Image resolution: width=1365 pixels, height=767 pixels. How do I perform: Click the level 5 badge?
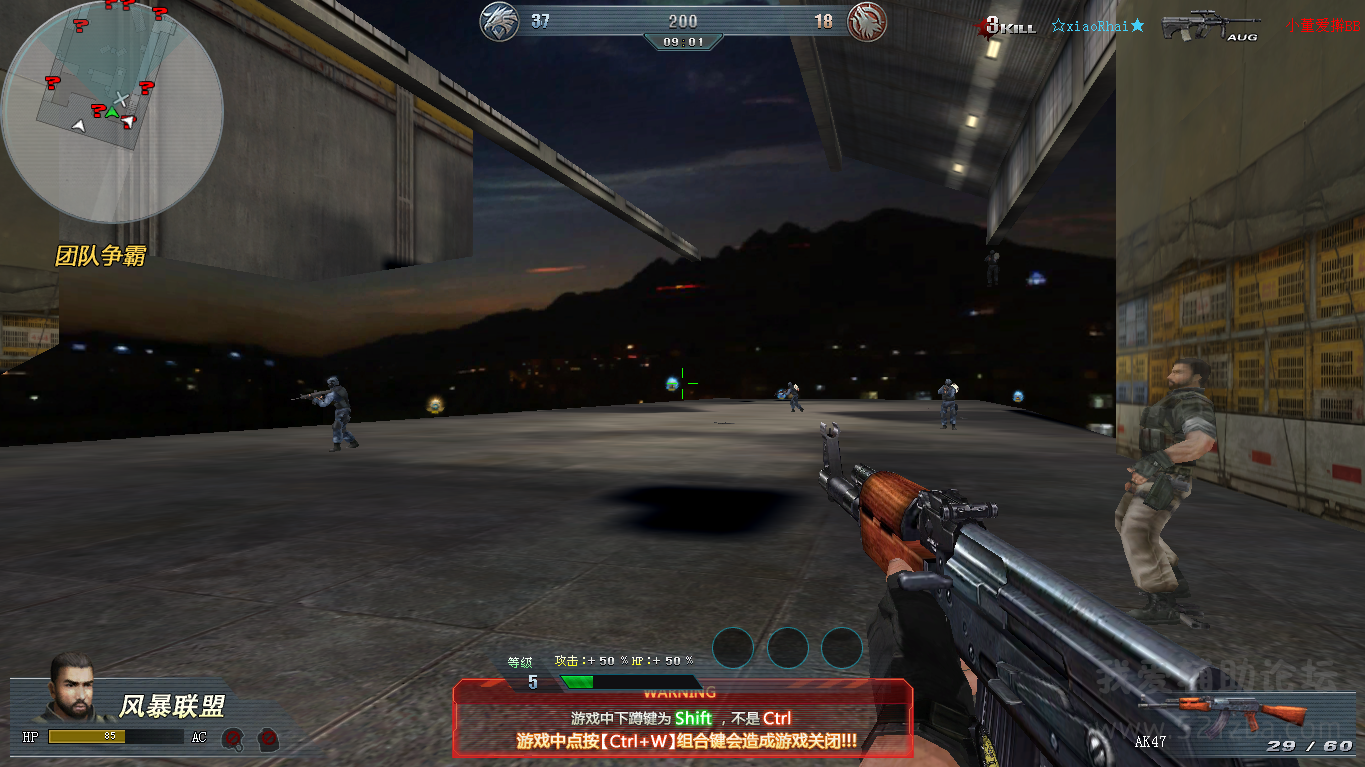tap(533, 681)
